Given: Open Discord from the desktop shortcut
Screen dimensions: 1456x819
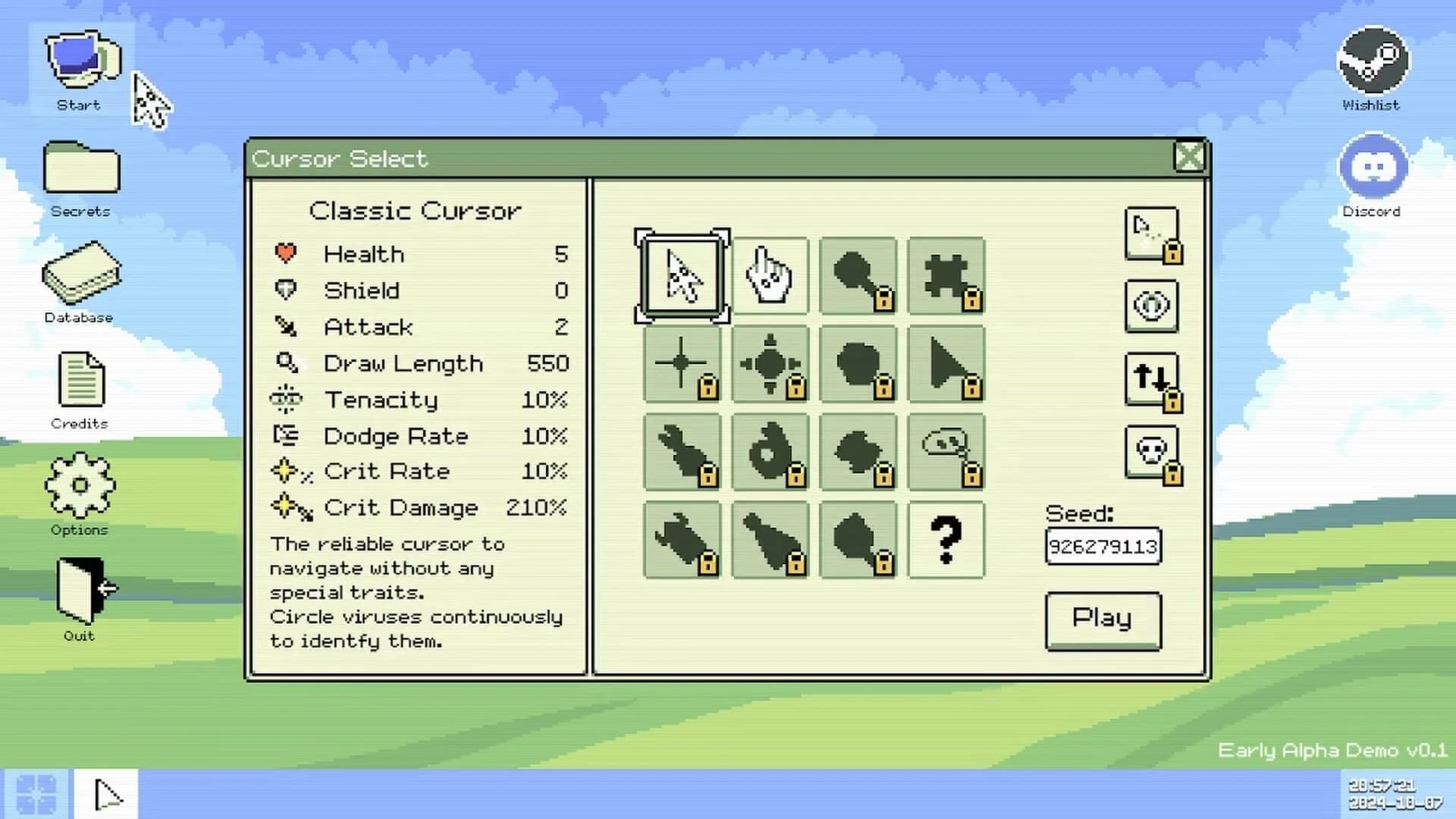Looking at the screenshot, I should pyautogui.click(x=1373, y=165).
